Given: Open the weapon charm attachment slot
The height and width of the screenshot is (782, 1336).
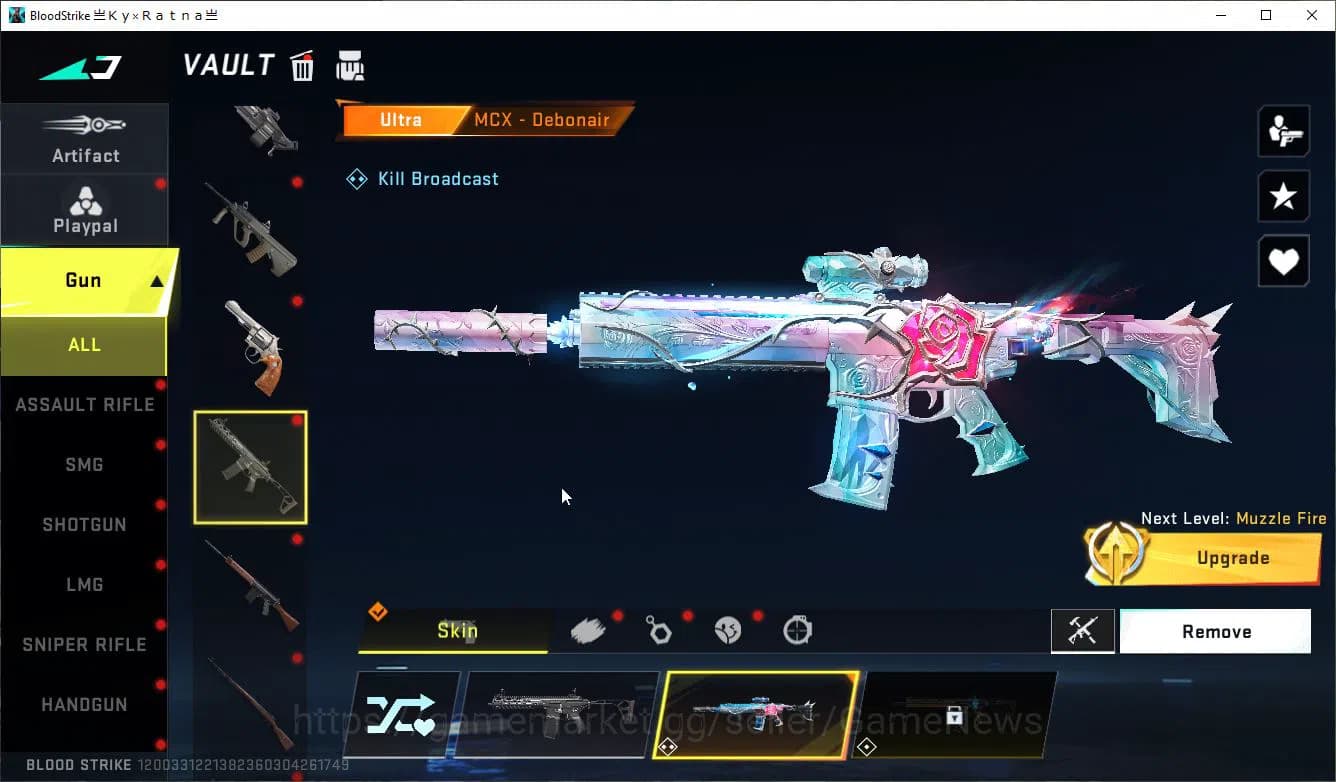Looking at the screenshot, I should [659, 630].
